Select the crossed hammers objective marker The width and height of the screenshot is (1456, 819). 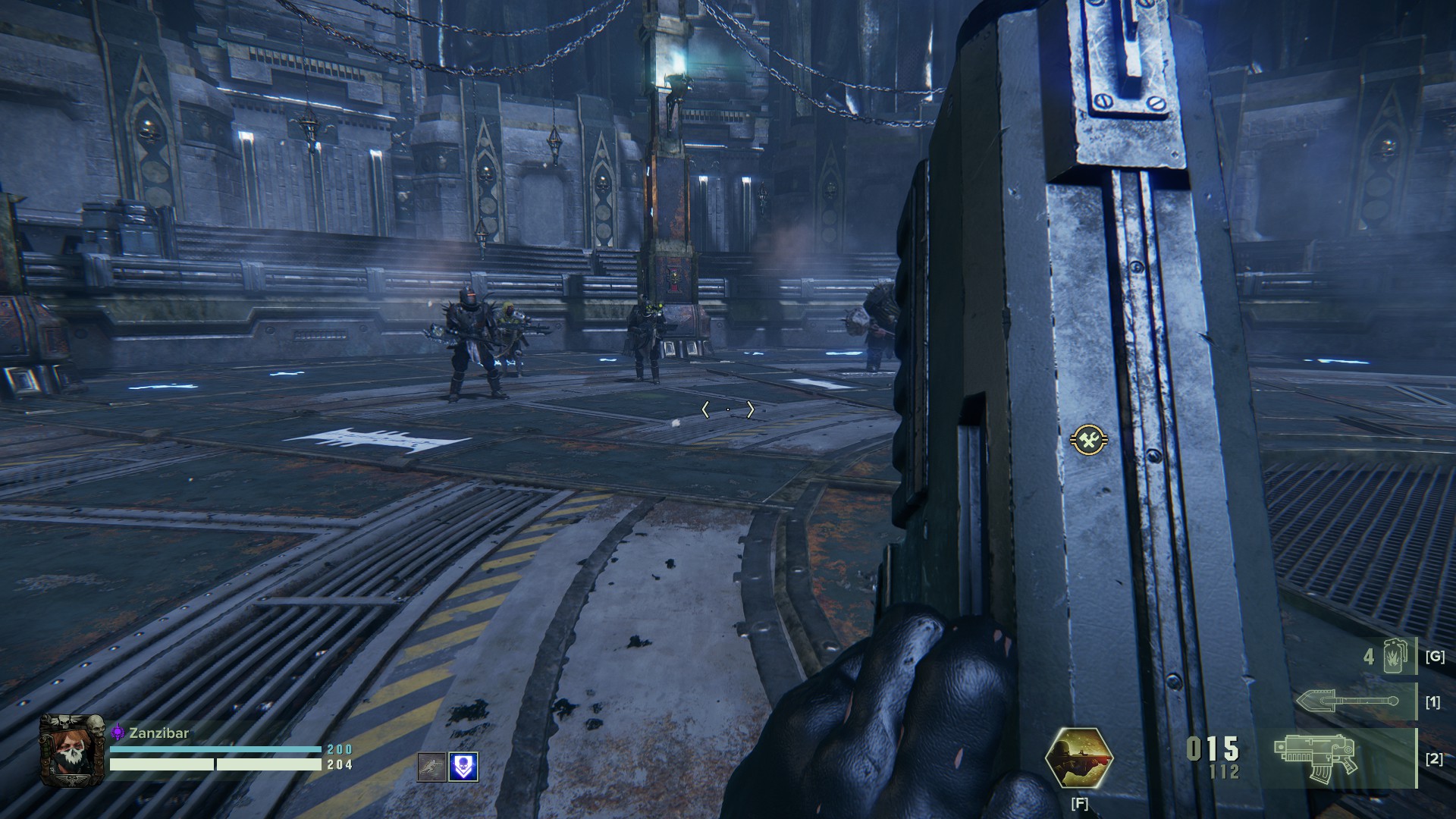[x=1089, y=440]
